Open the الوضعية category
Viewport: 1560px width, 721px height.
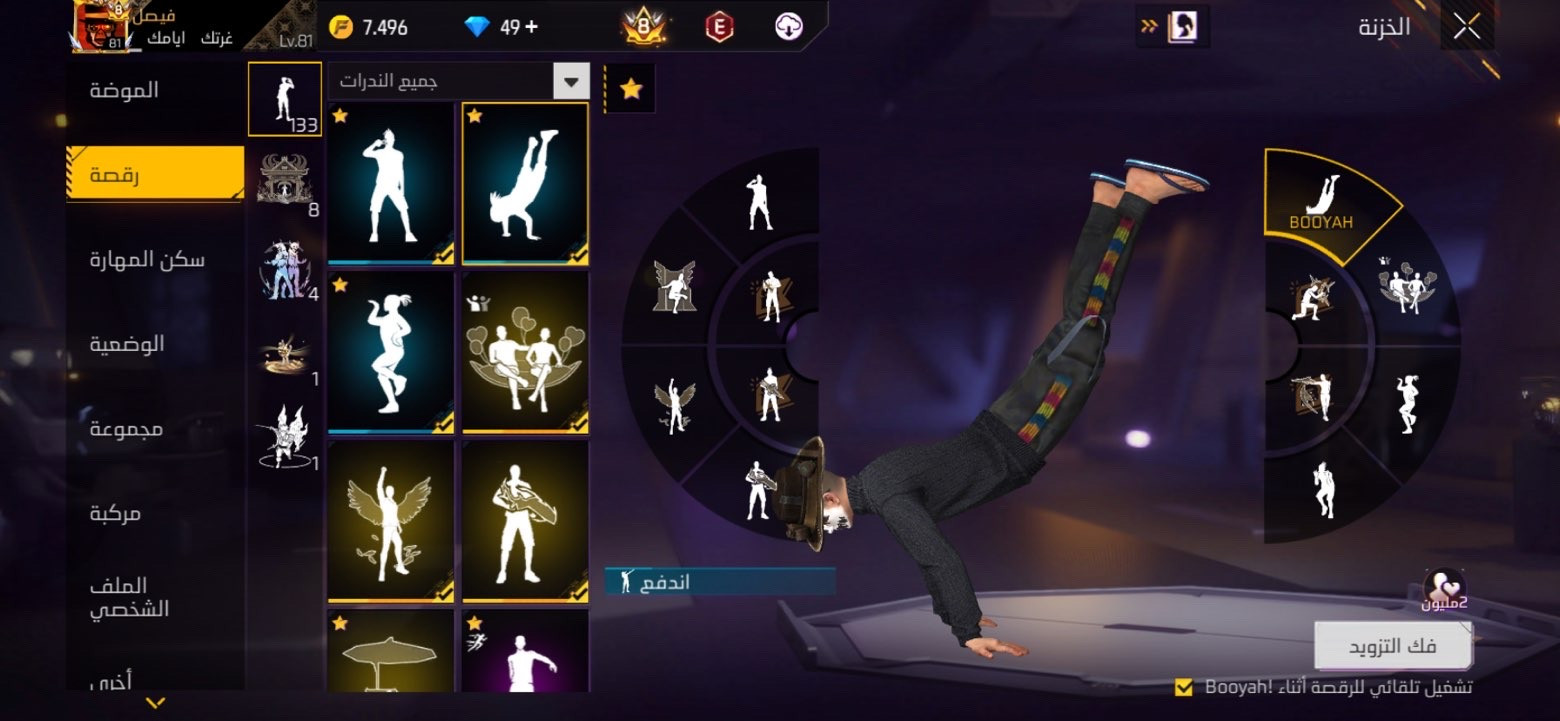click(x=127, y=344)
